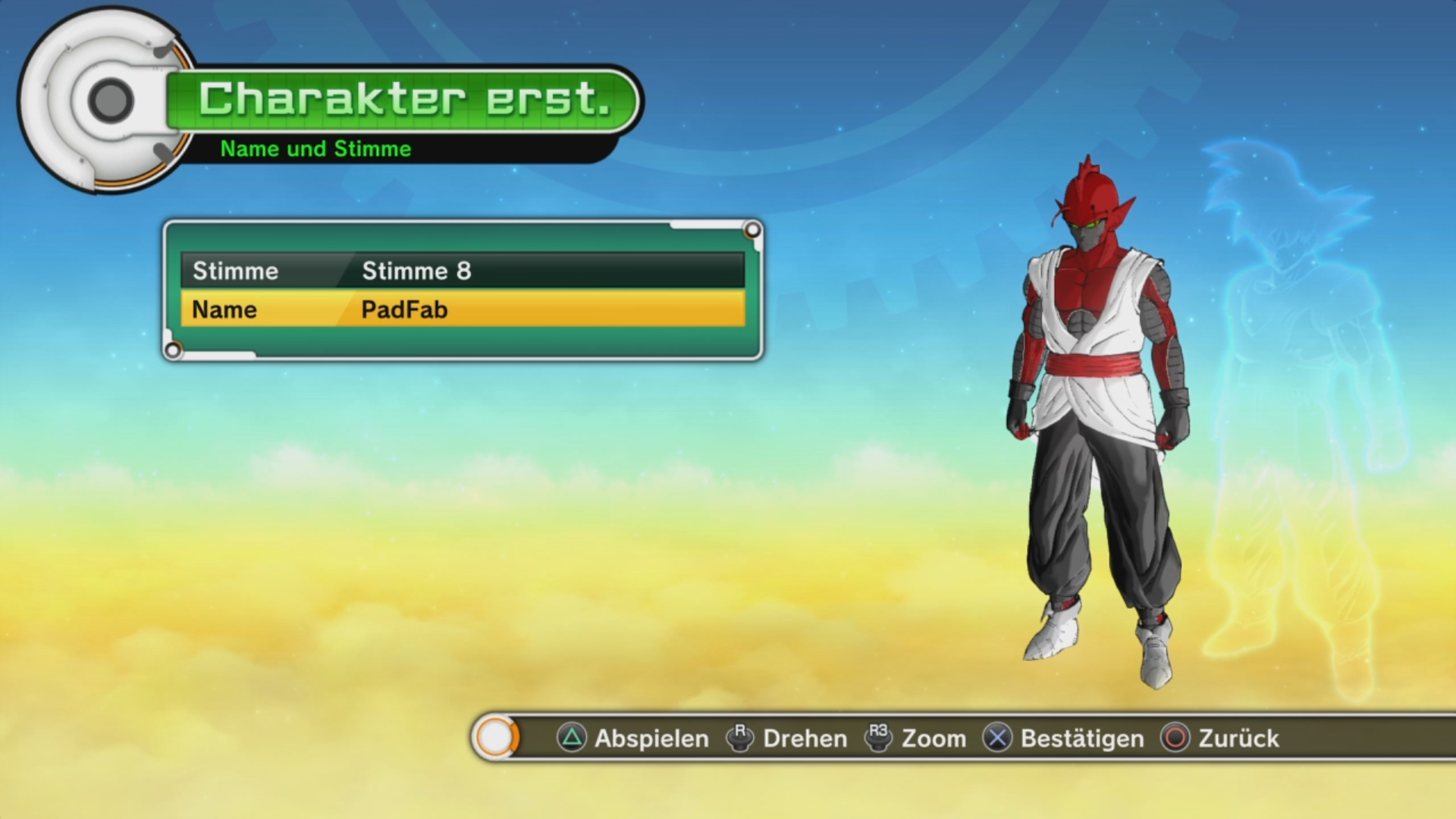Select the Stimme voice row
The image size is (1456, 819).
coord(463,271)
